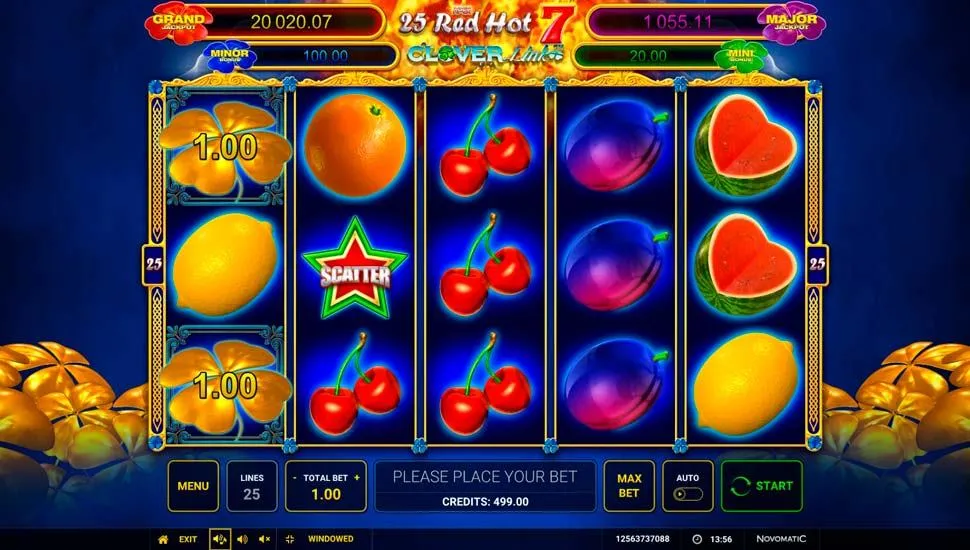This screenshot has width=970, height=550.
Task: Decrease total bet with the minus sign
Action: coord(295,477)
